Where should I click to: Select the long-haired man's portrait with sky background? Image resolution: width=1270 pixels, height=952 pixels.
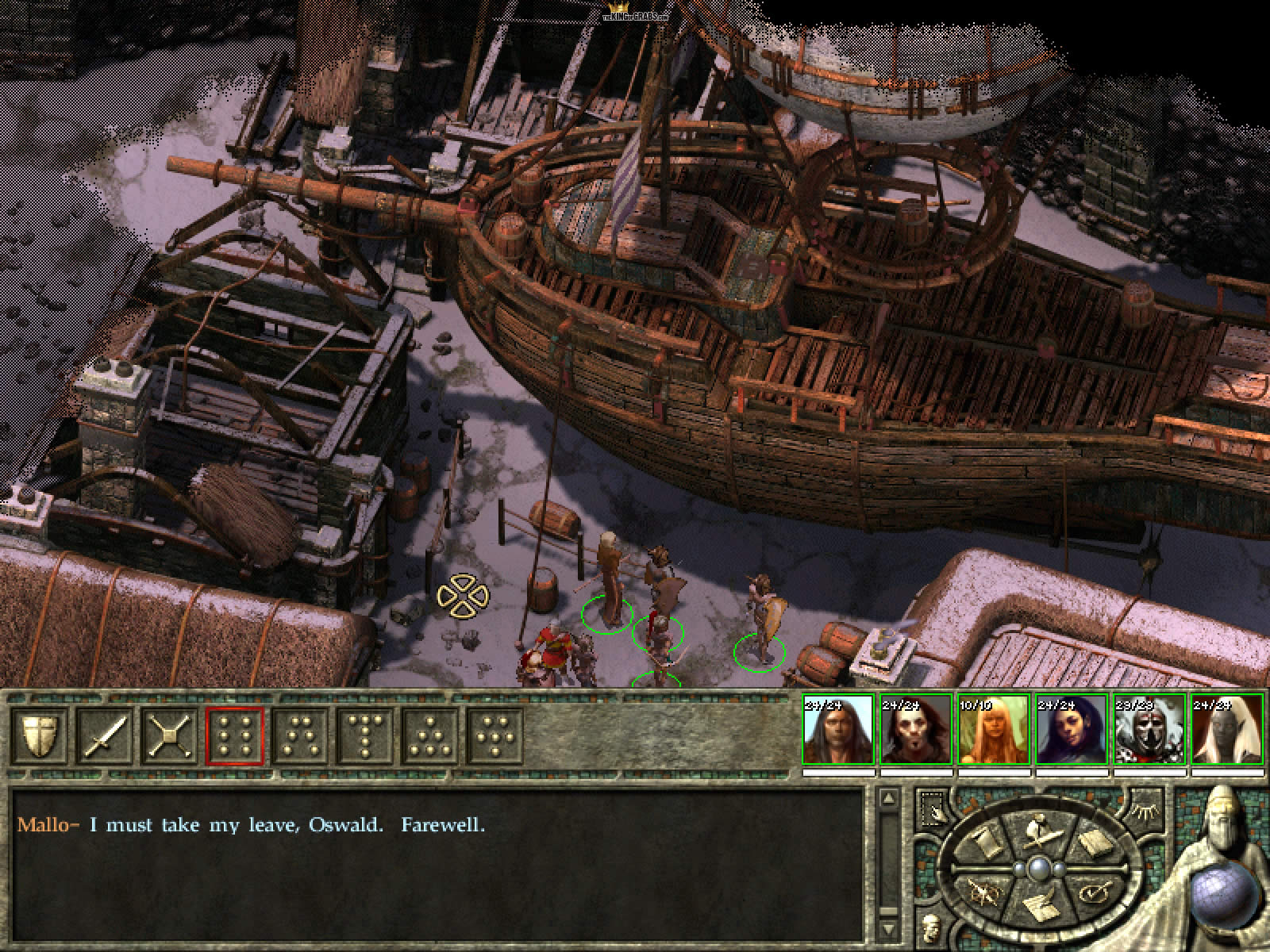point(837,730)
